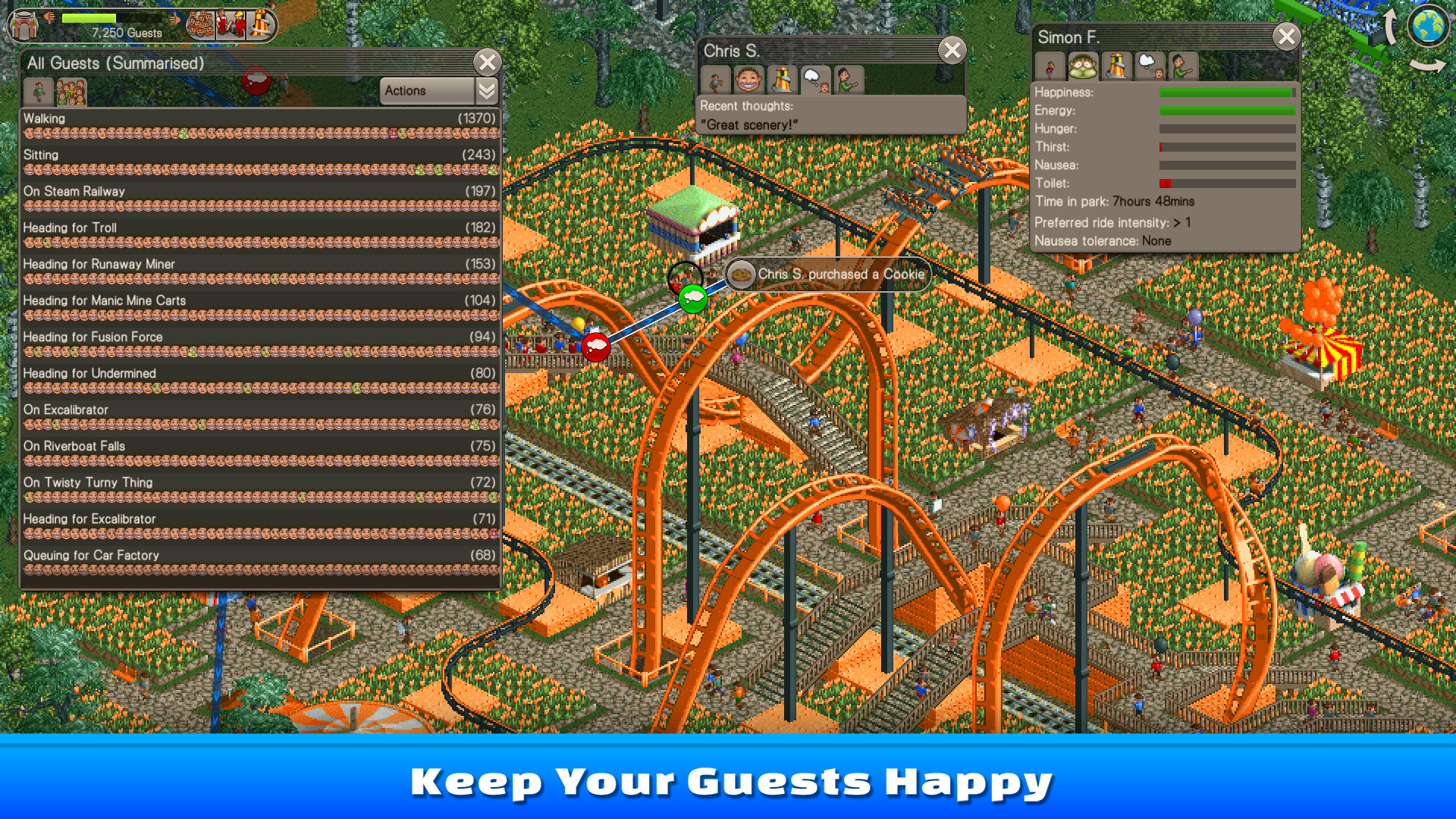The height and width of the screenshot is (819, 1456).
Task: Open the rides list via helter-skelter icon
Action: point(262,24)
